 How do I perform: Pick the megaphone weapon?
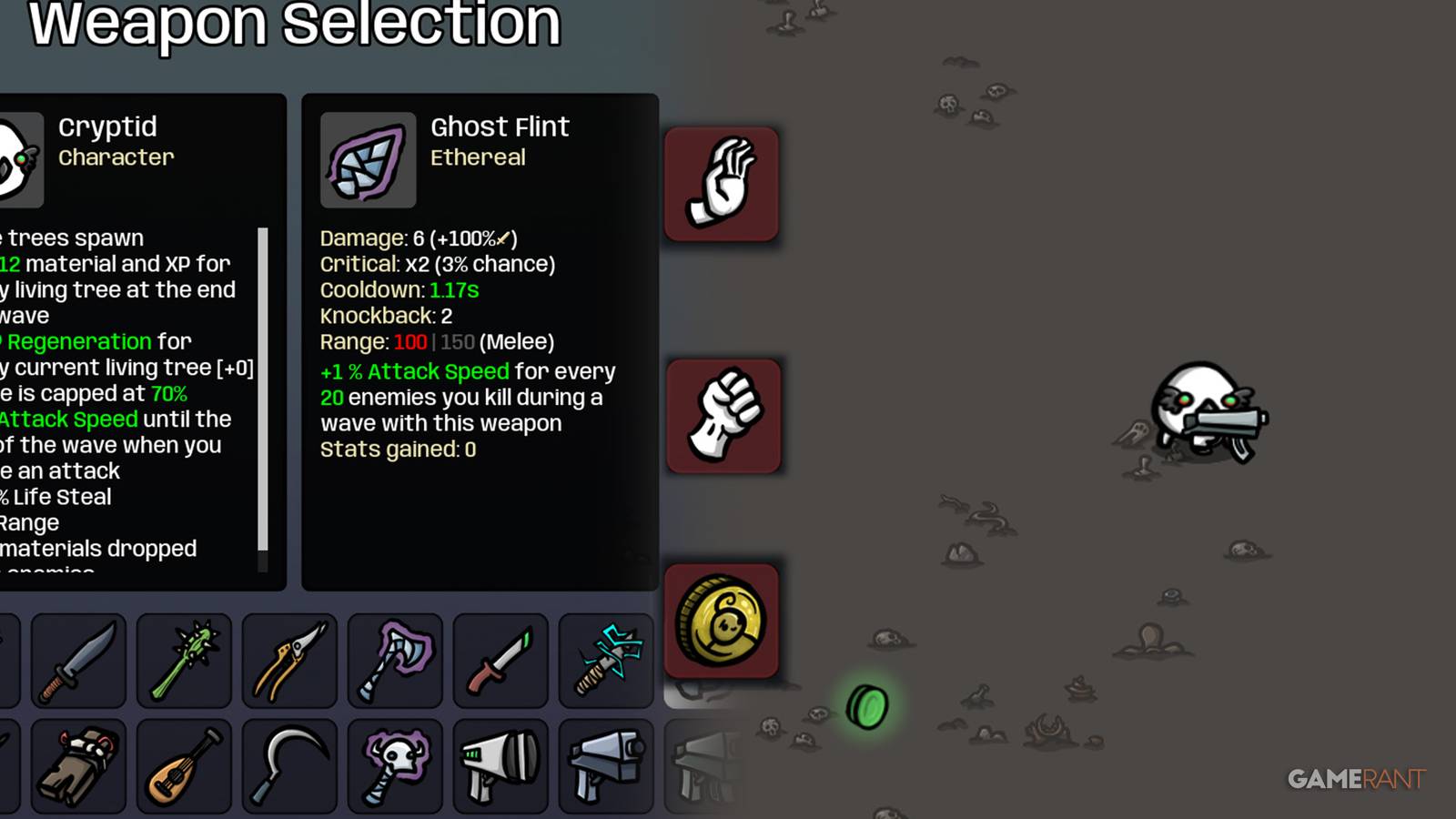click(500, 764)
